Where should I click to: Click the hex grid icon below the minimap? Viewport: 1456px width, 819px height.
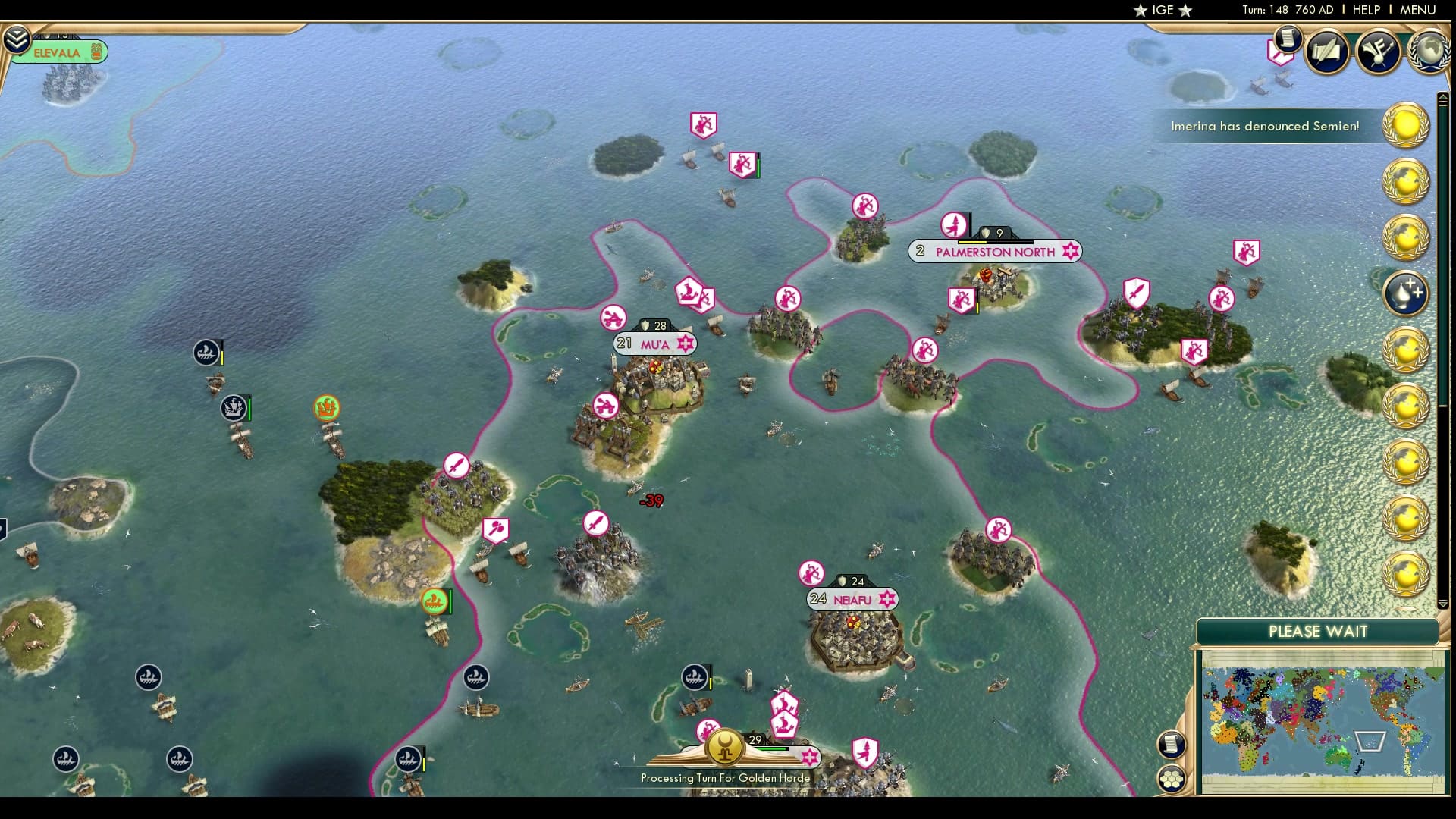click(1172, 777)
